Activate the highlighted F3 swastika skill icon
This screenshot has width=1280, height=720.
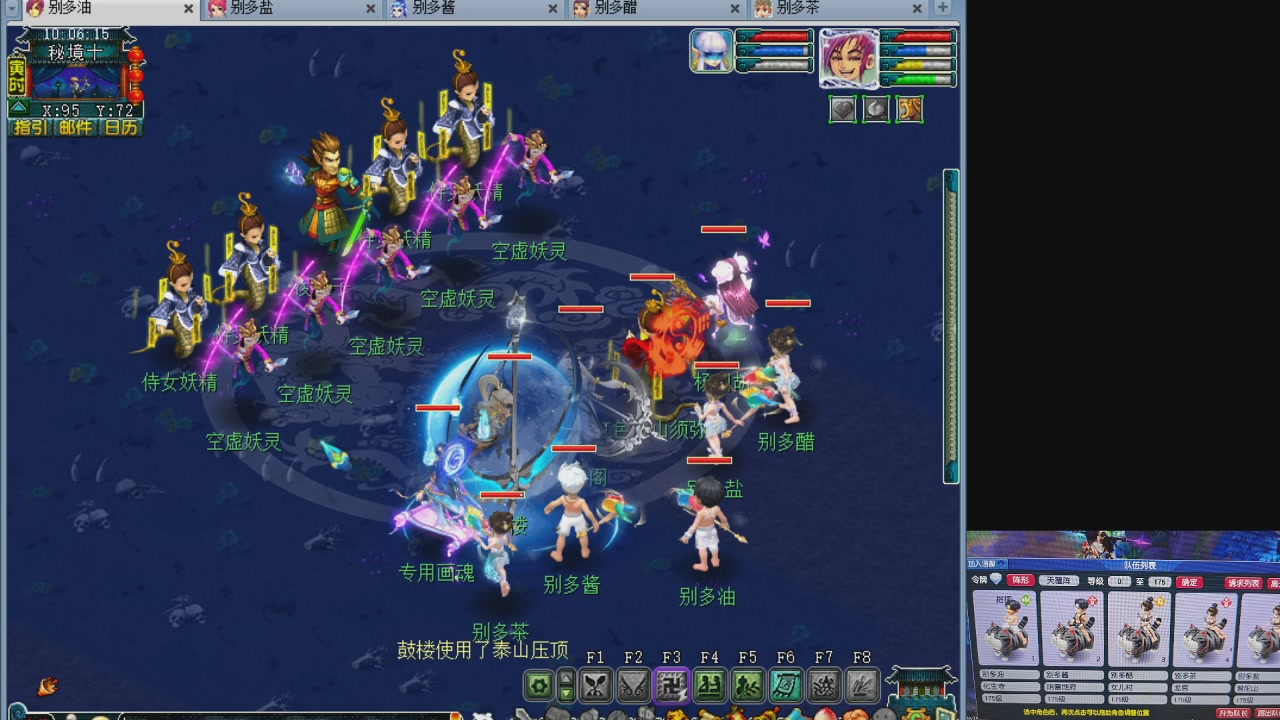click(x=671, y=684)
